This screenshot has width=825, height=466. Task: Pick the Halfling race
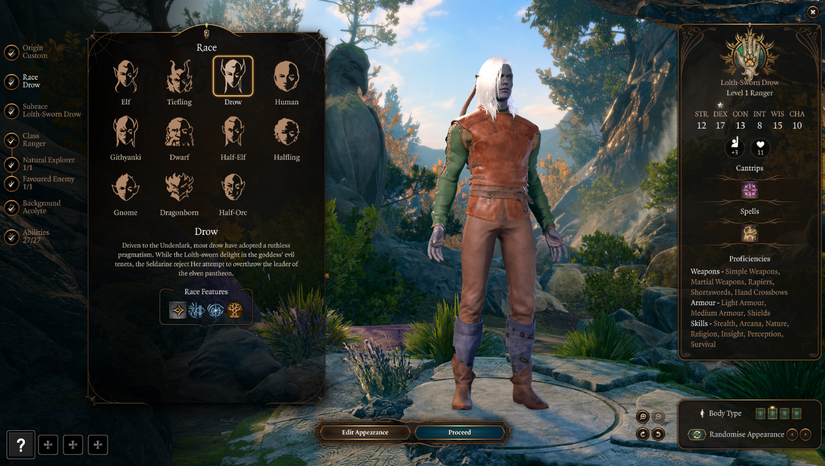tap(286, 132)
